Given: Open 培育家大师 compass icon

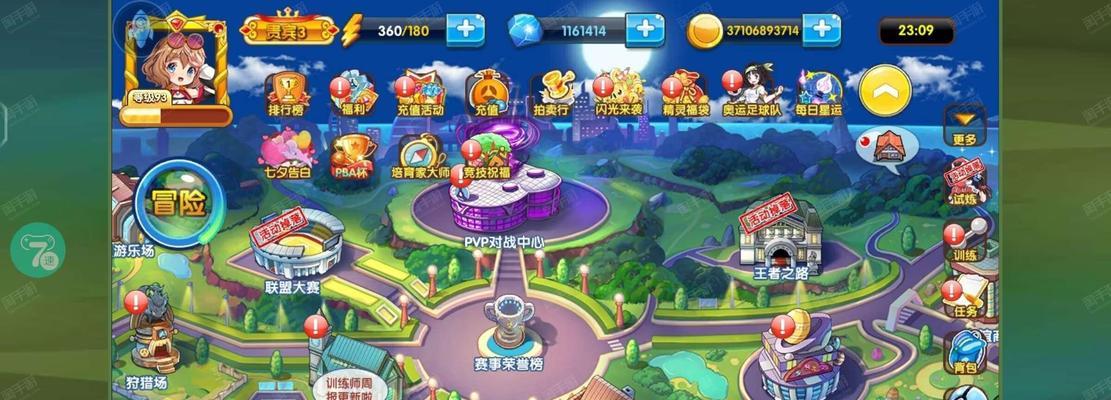Looking at the screenshot, I should pyautogui.click(x=419, y=157).
